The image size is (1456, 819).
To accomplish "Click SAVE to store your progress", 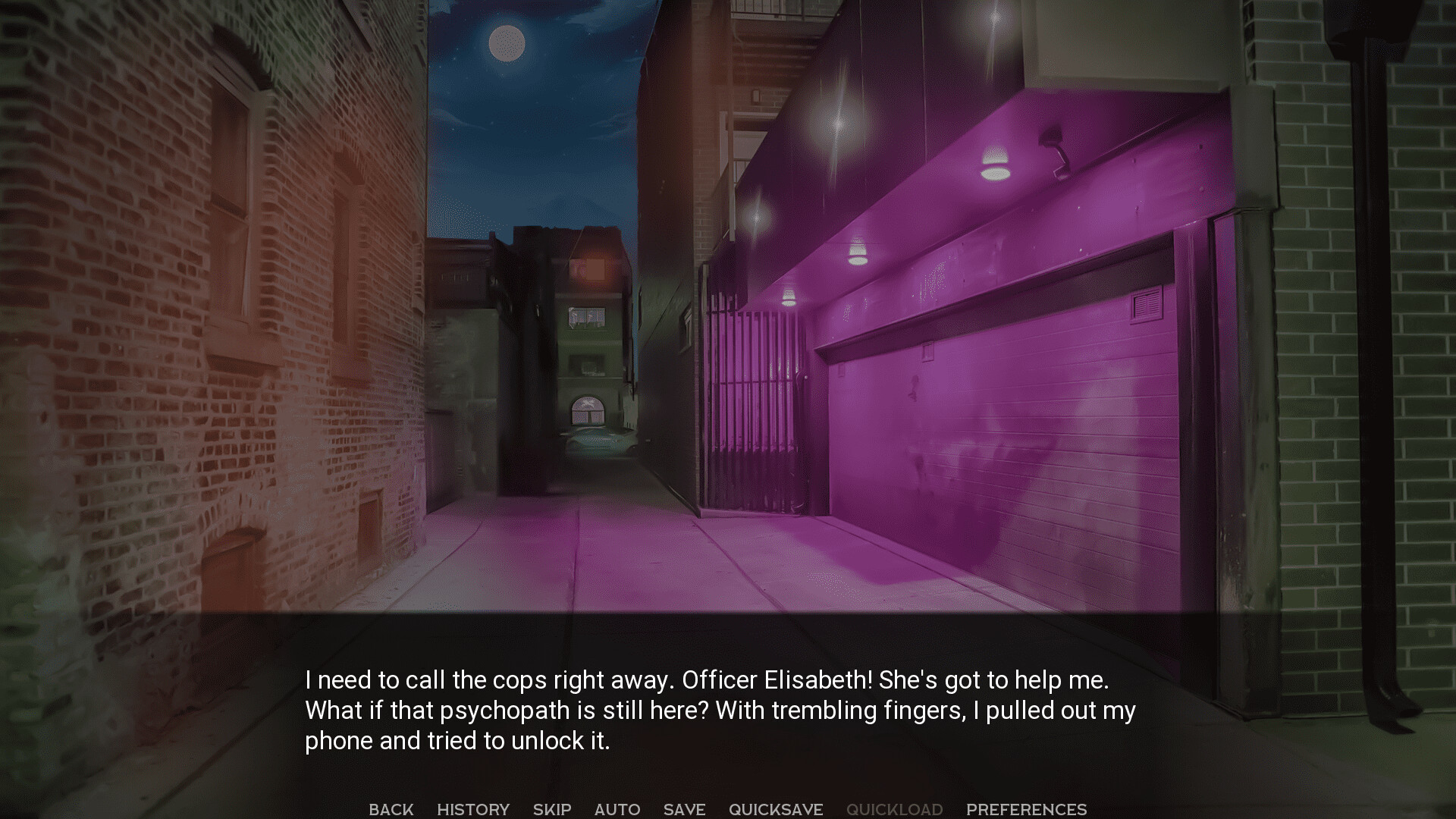I will coord(683,809).
